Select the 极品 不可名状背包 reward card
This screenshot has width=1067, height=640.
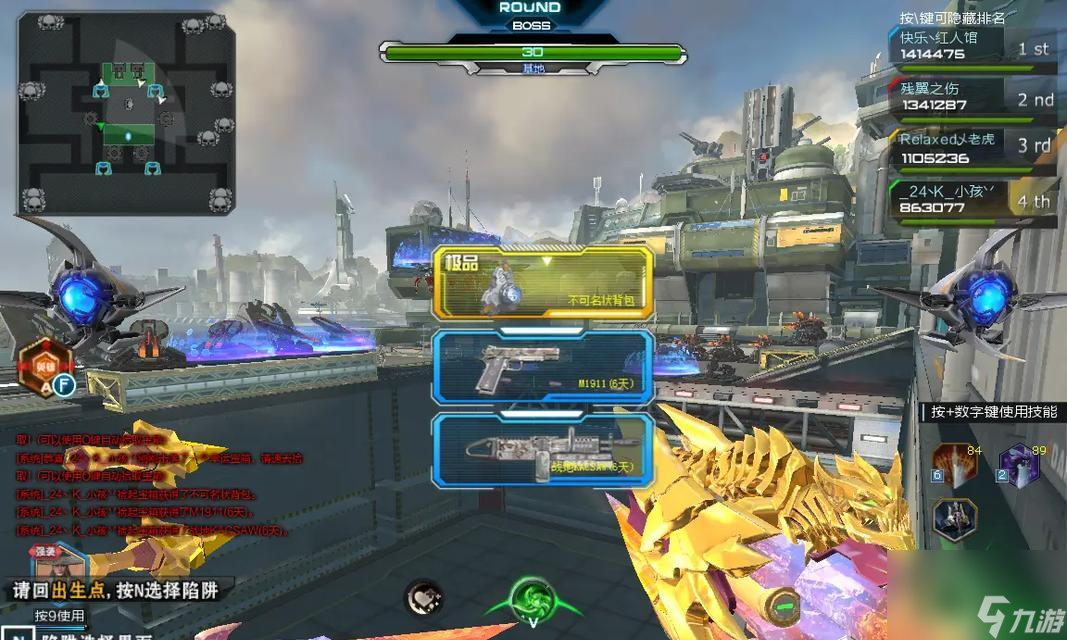(x=543, y=284)
